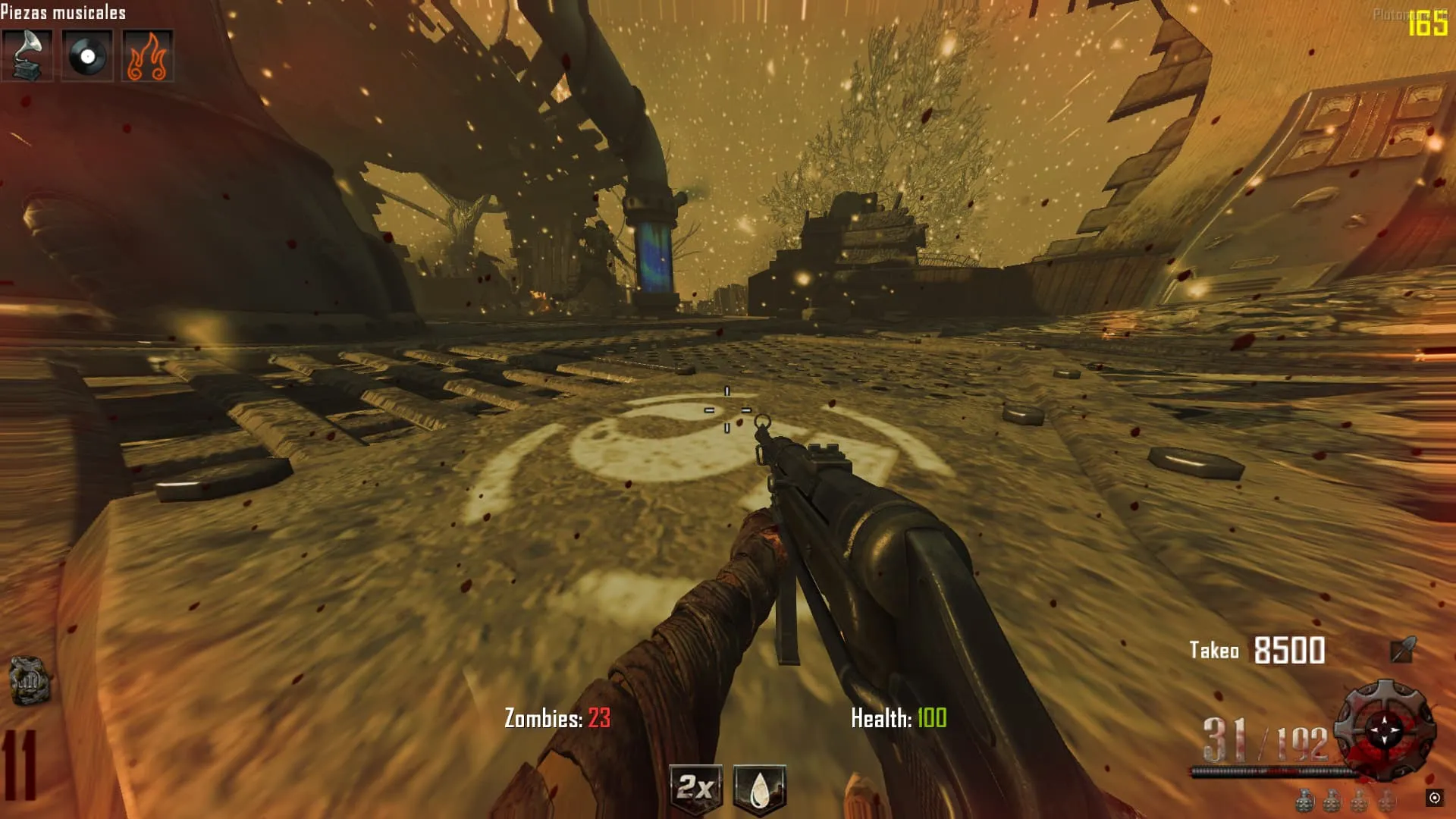Click the red fire record icon

click(x=147, y=55)
